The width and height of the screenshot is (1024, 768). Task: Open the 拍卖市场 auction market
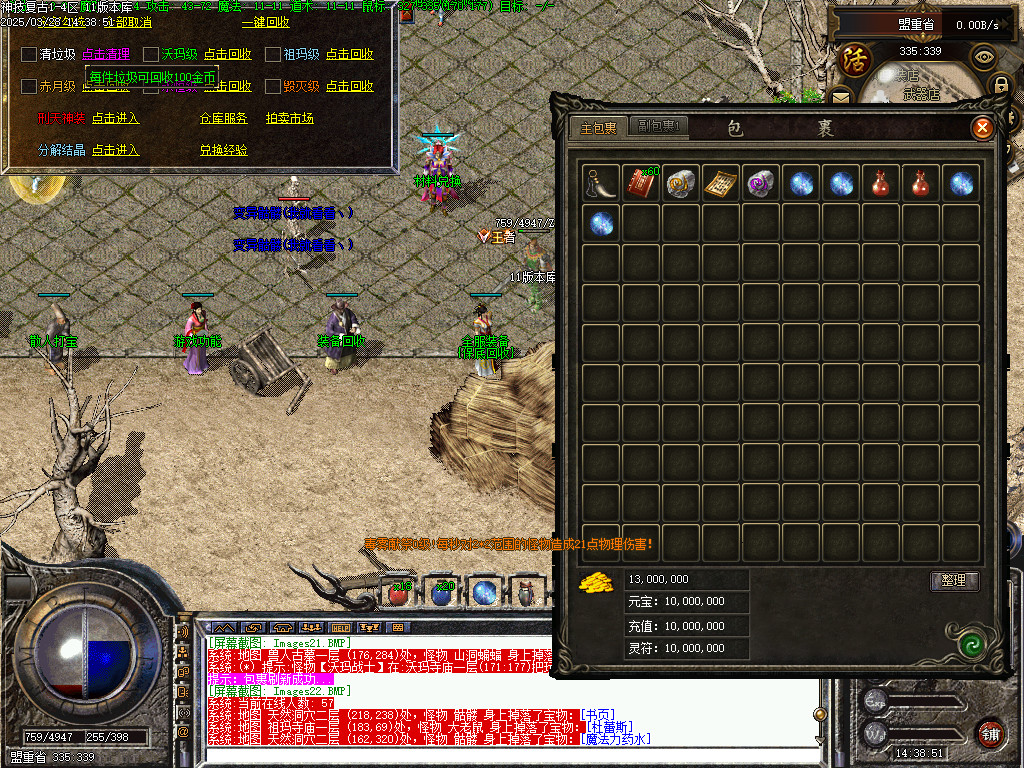289,118
